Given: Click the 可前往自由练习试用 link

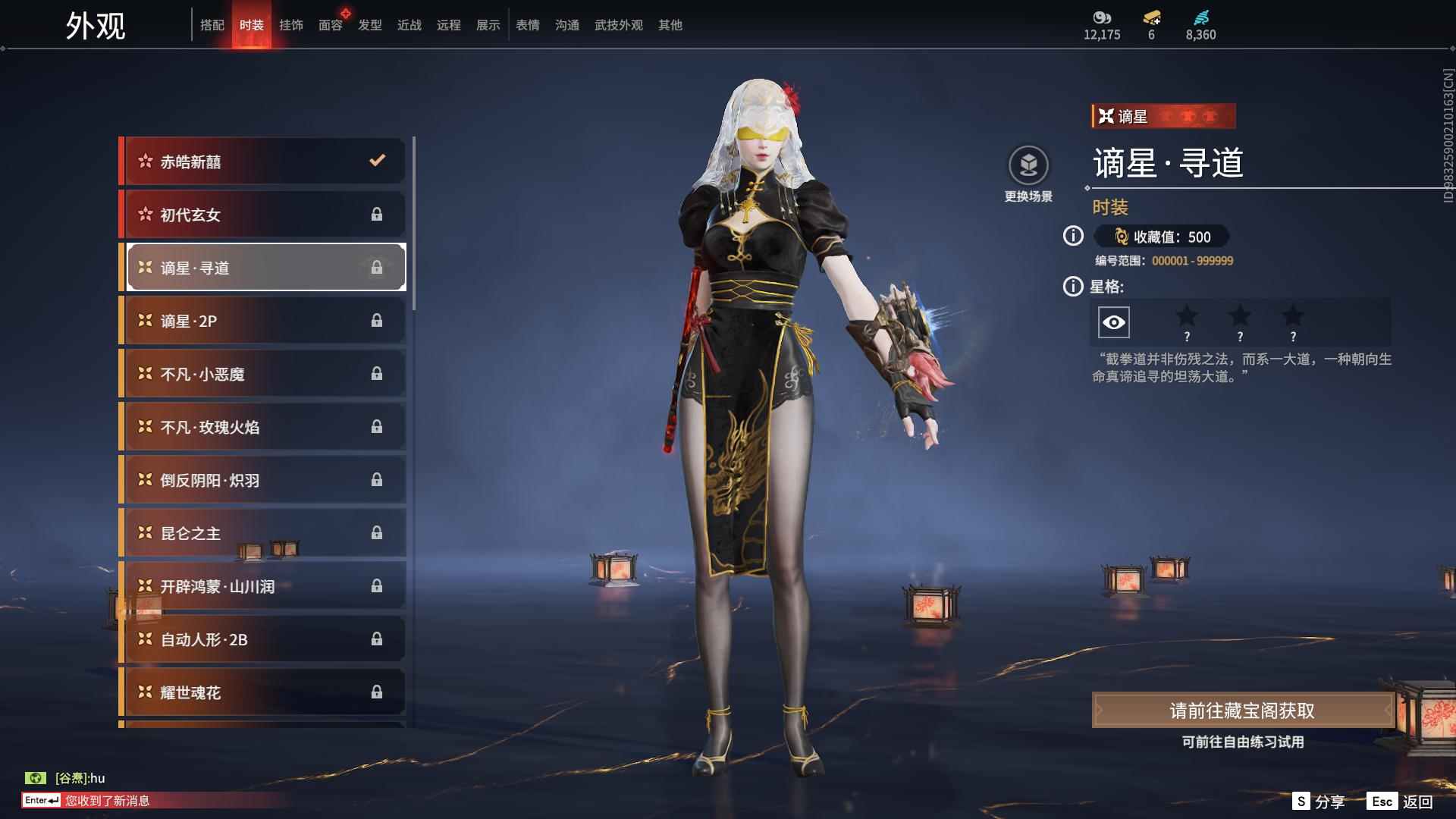Looking at the screenshot, I should pyautogui.click(x=1244, y=742).
